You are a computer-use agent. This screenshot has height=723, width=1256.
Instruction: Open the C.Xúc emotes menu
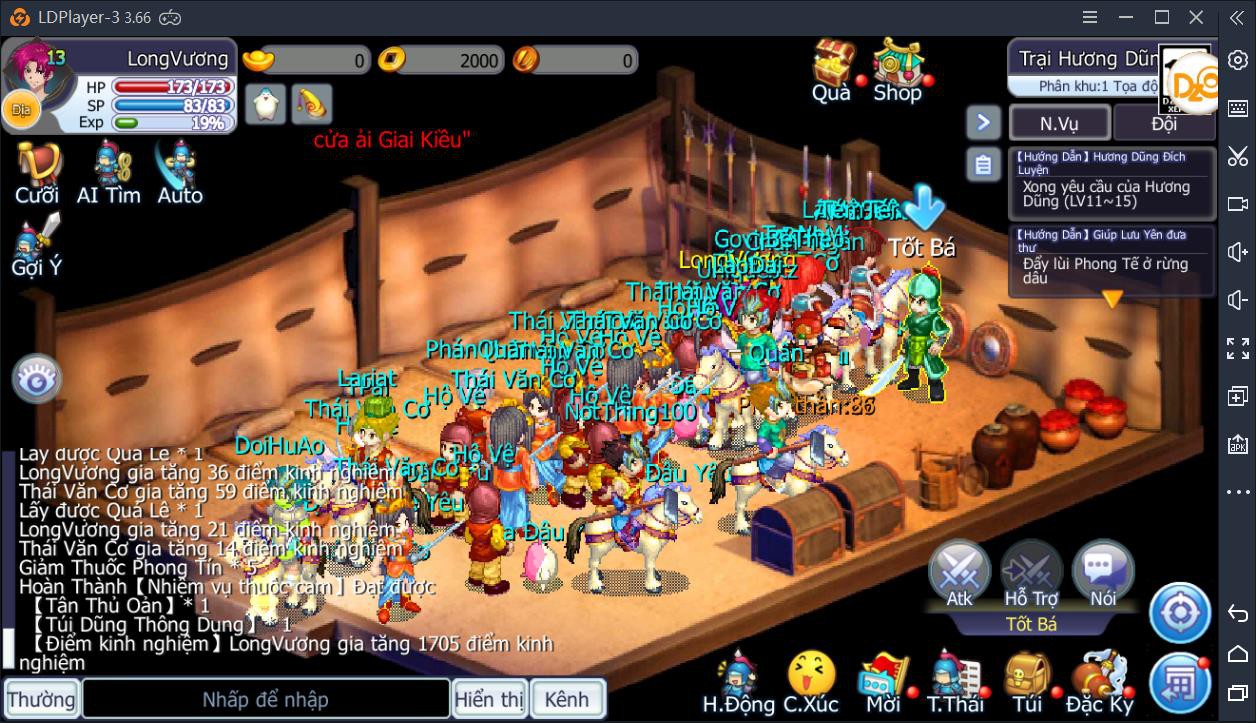click(810, 682)
